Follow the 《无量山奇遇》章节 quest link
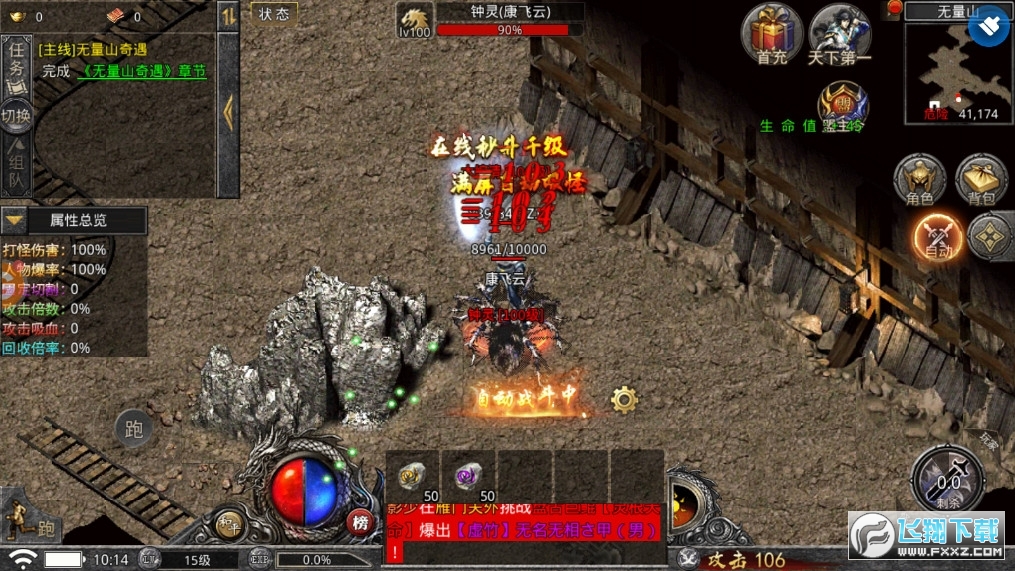 pos(144,71)
